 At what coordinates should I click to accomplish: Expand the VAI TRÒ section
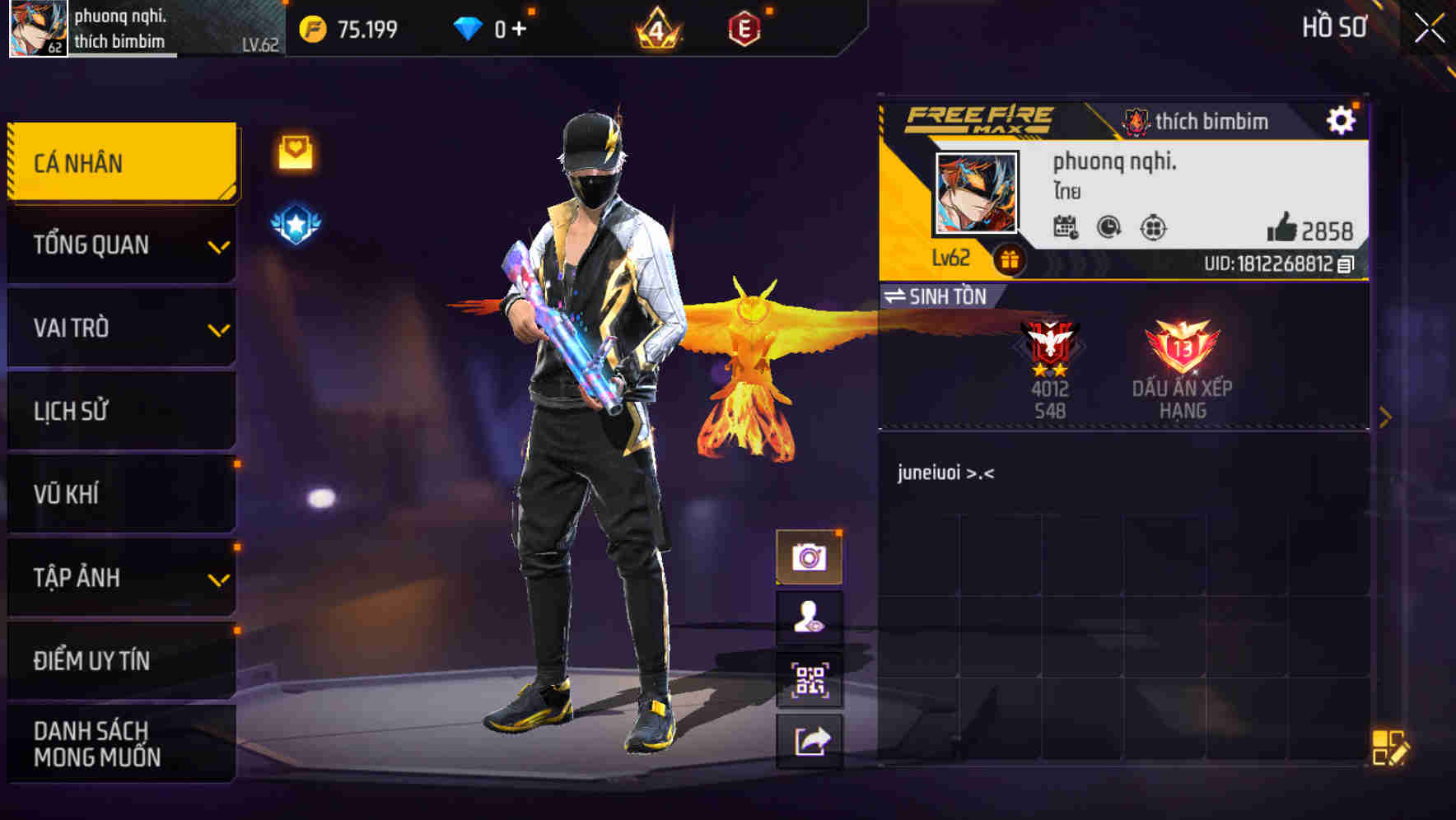click(119, 328)
